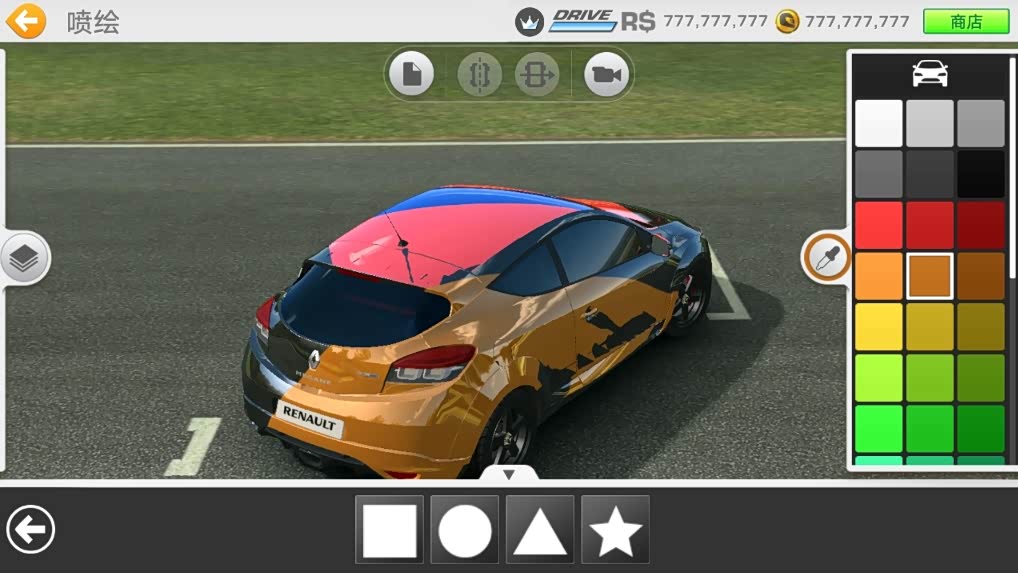Pick the black color swatch
Image resolution: width=1018 pixels, height=573 pixels.
981,174
